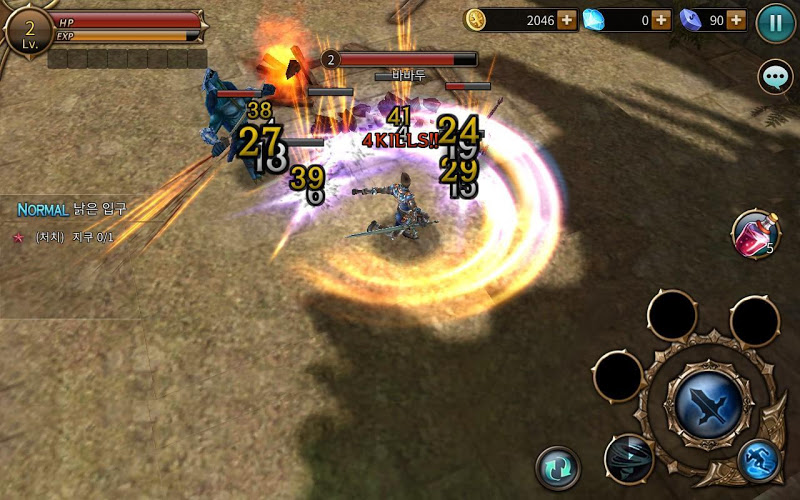Use the blue dash sprint skill

[x=759, y=460]
